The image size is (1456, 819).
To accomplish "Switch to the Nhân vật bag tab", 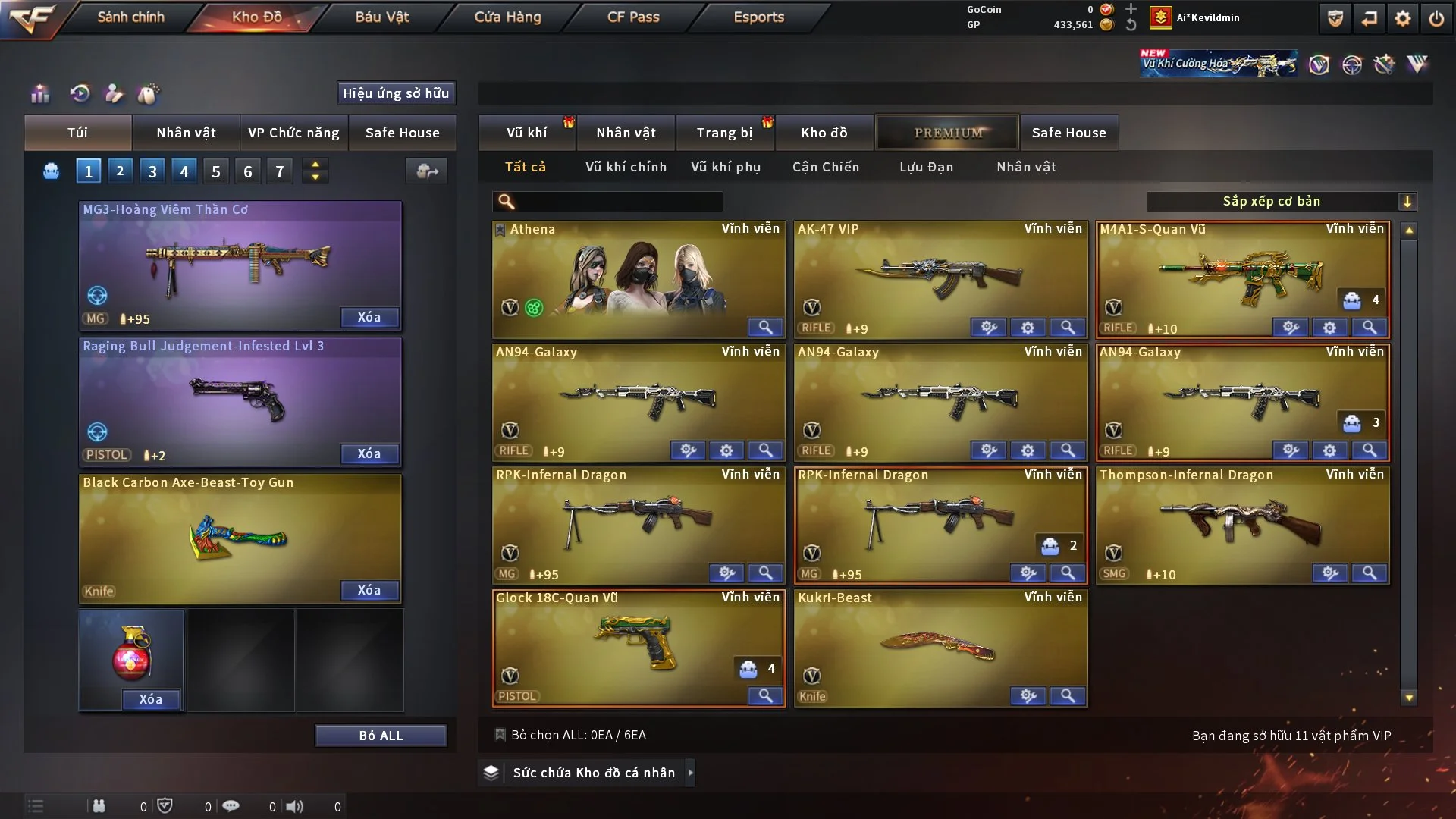I will click(x=186, y=133).
